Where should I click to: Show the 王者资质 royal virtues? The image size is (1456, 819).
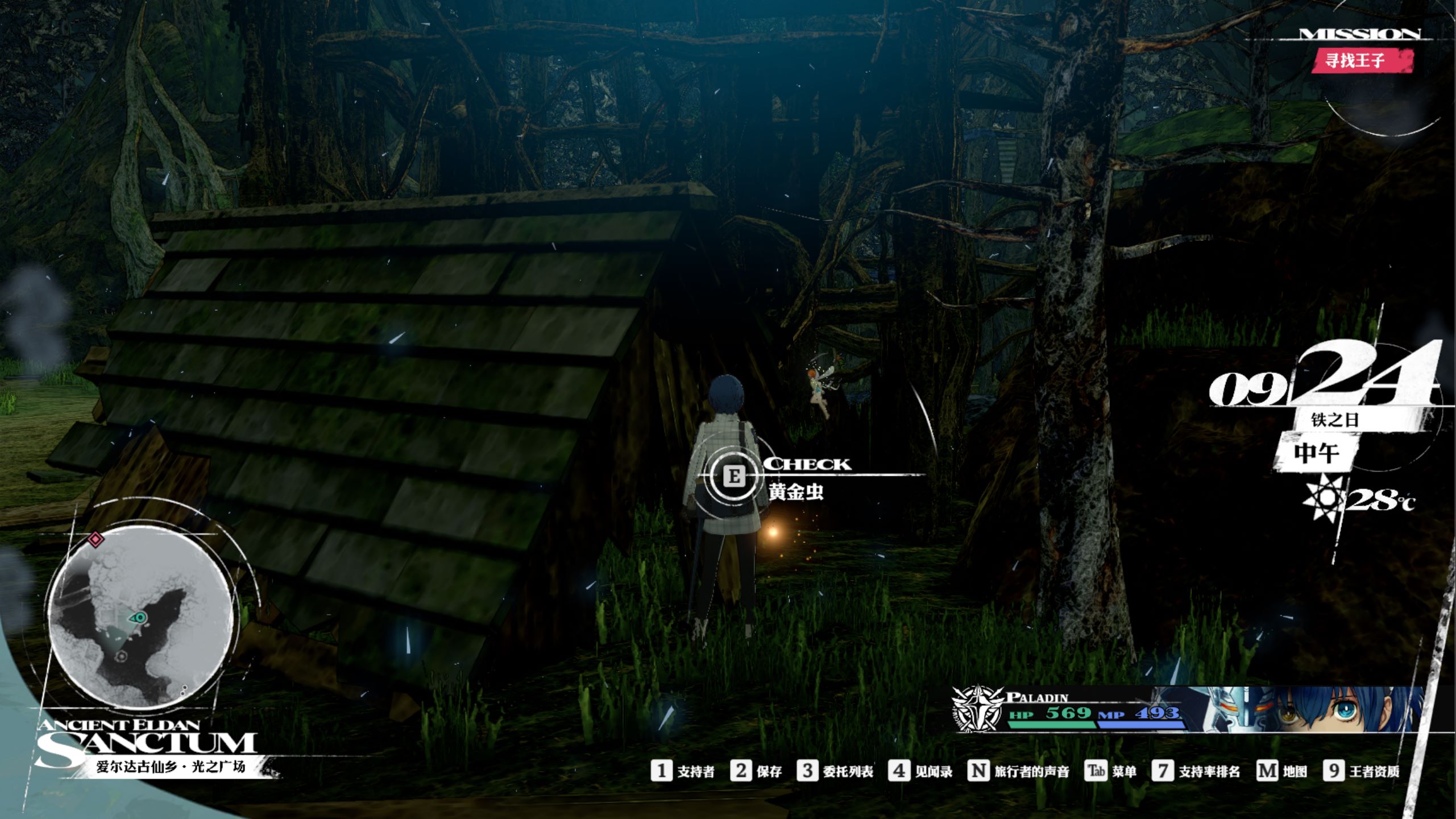(1361, 771)
